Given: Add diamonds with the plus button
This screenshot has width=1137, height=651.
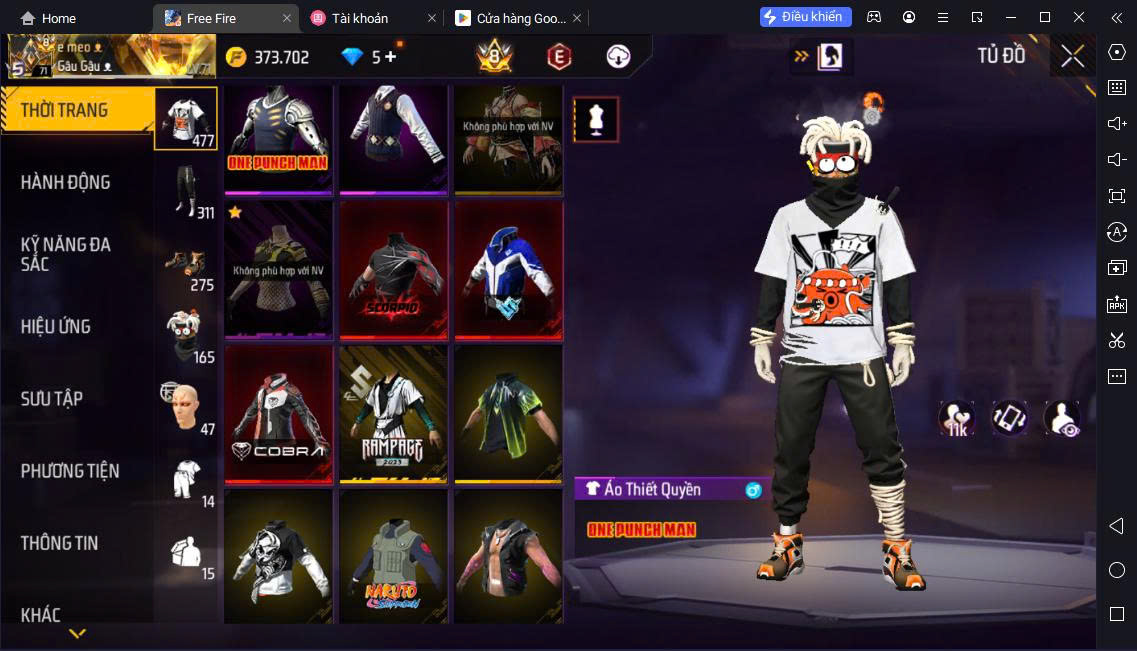Looking at the screenshot, I should point(390,57).
